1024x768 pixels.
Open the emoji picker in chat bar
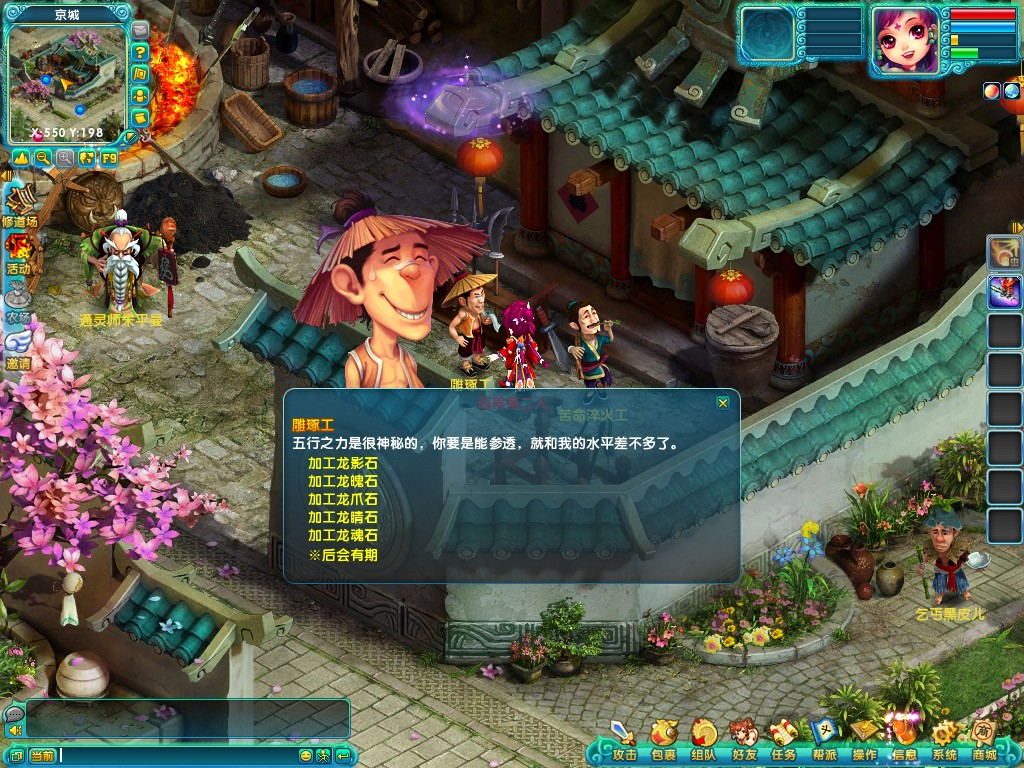tap(307, 755)
